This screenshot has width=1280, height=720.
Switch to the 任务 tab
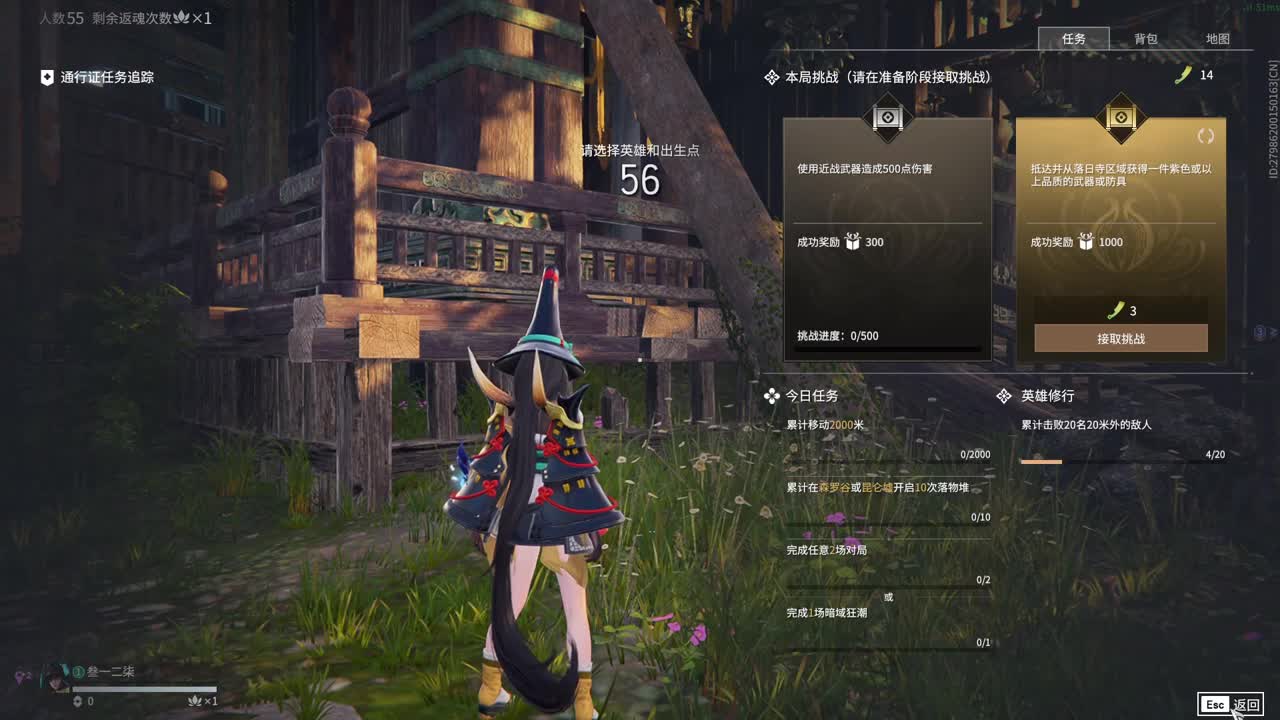(x=1073, y=39)
